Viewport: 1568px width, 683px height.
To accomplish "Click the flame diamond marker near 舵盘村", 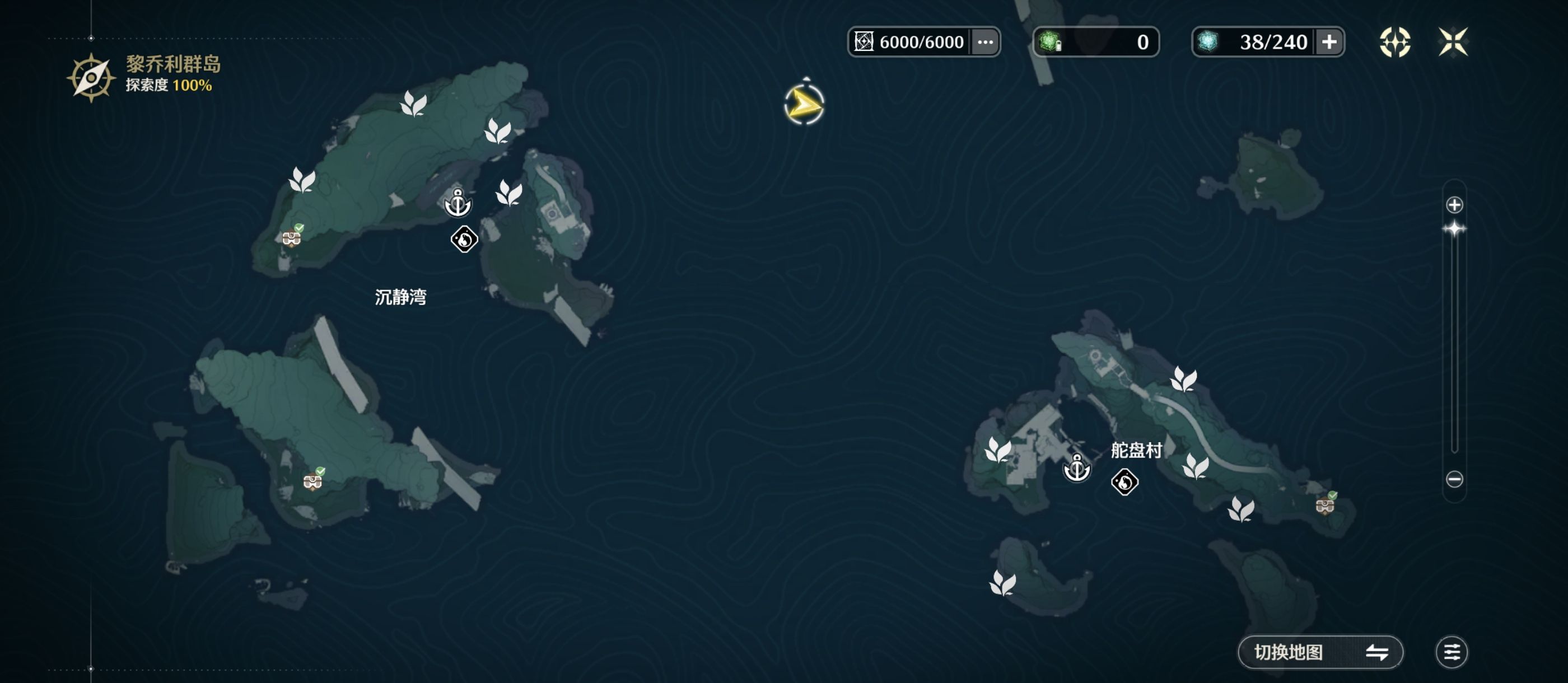I will coord(1124,482).
